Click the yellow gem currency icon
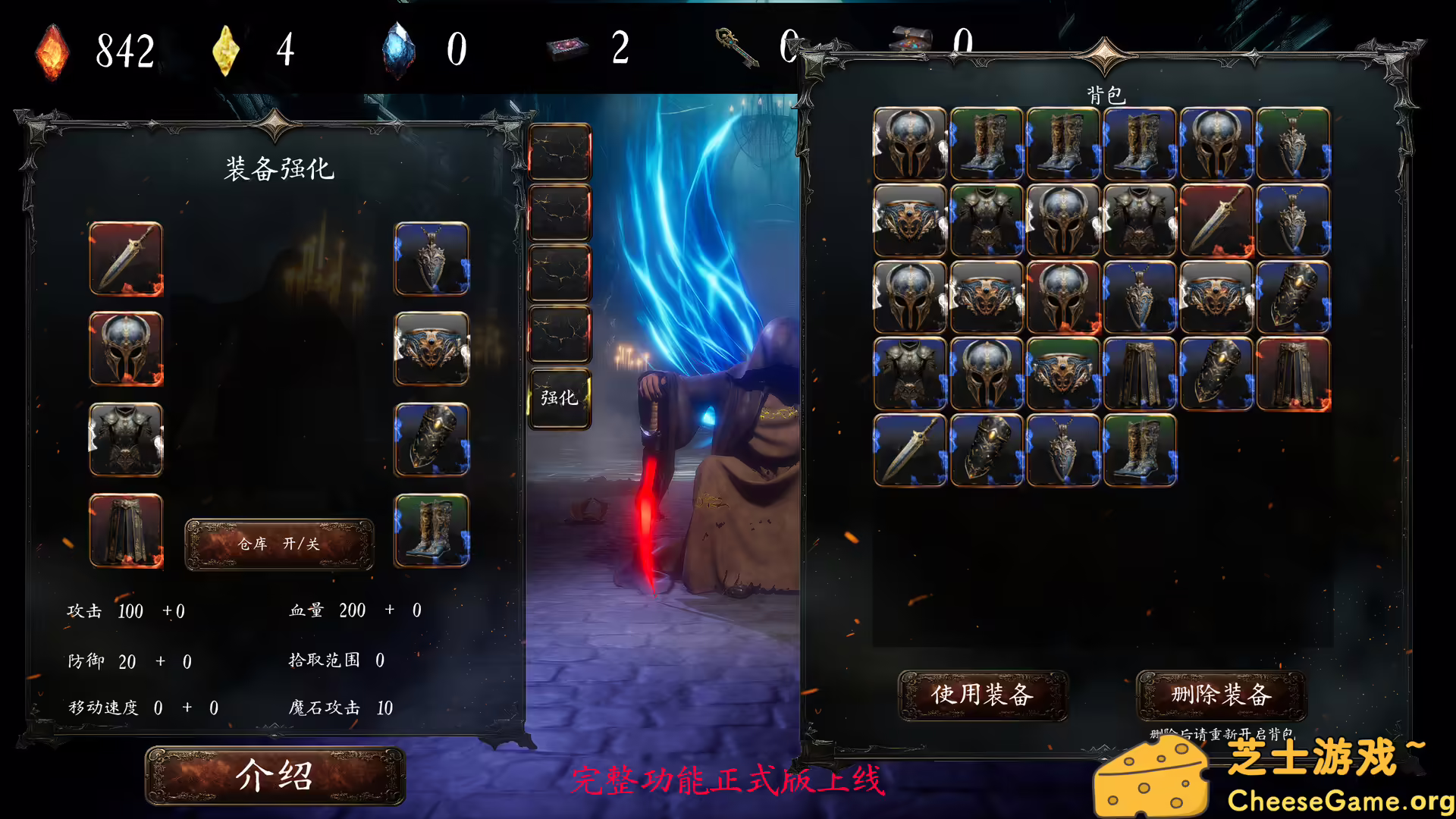 pos(226,50)
